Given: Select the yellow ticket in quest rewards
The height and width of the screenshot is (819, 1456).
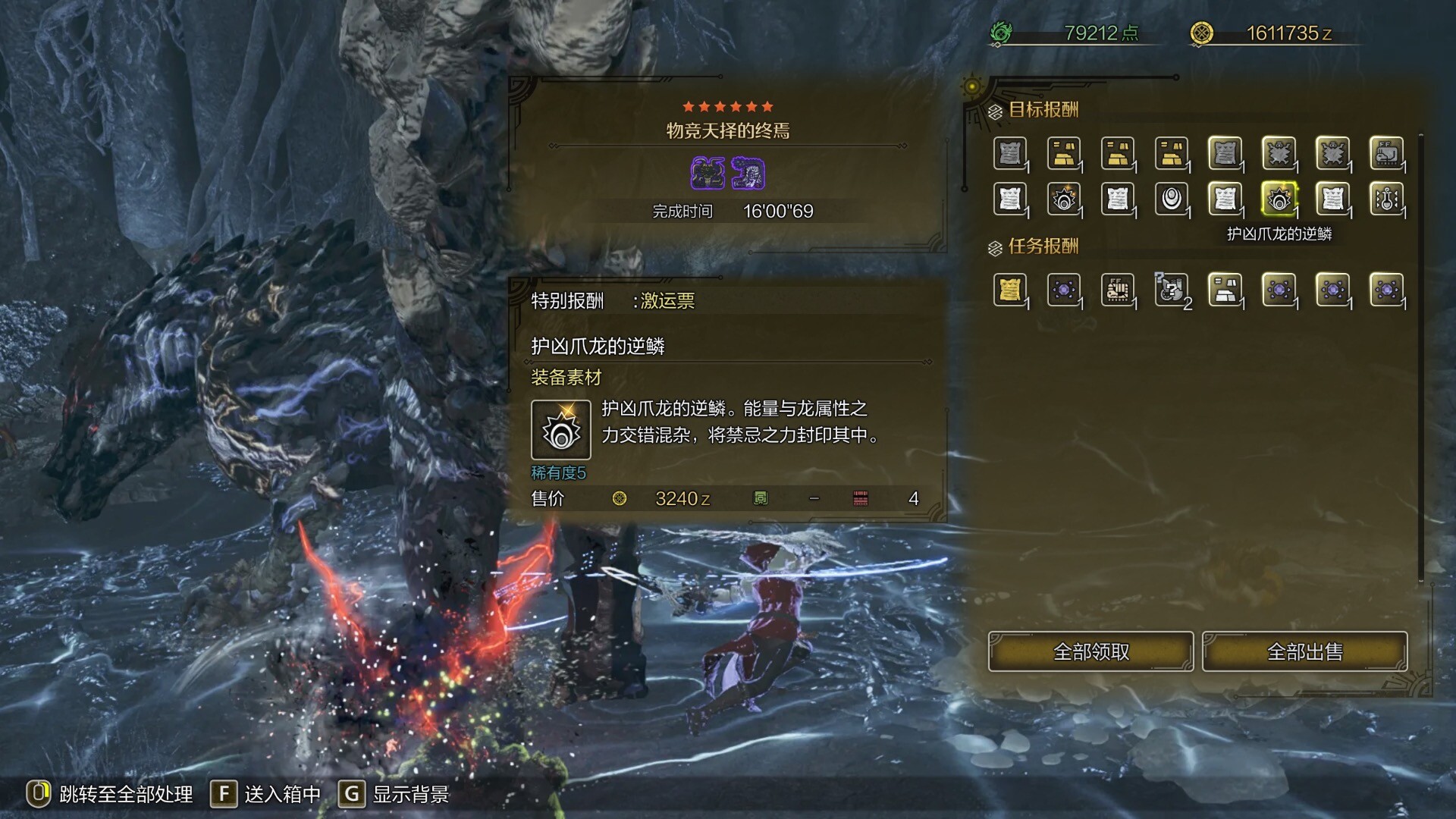Looking at the screenshot, I should click(x=1010, y=290).
